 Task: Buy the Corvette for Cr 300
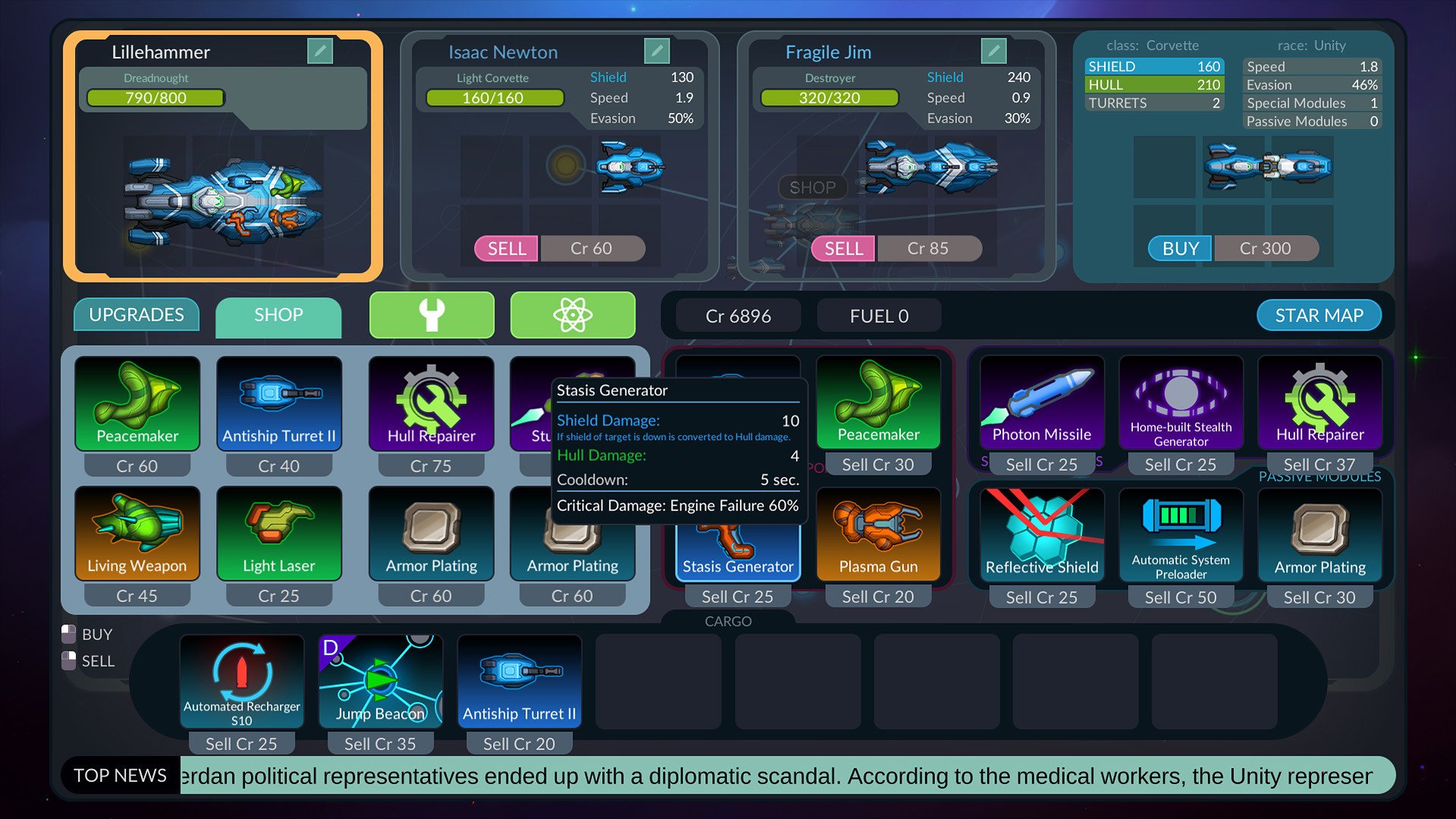[x=1180, y=249]
